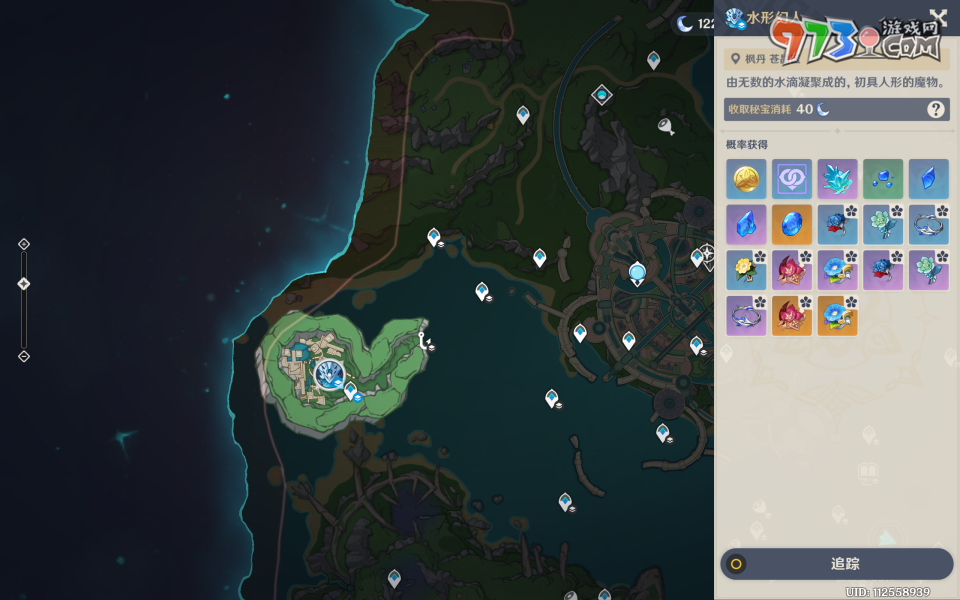960x600 pixels.
Task: Zoom out the map with the minus button
Action: [24, 356]
